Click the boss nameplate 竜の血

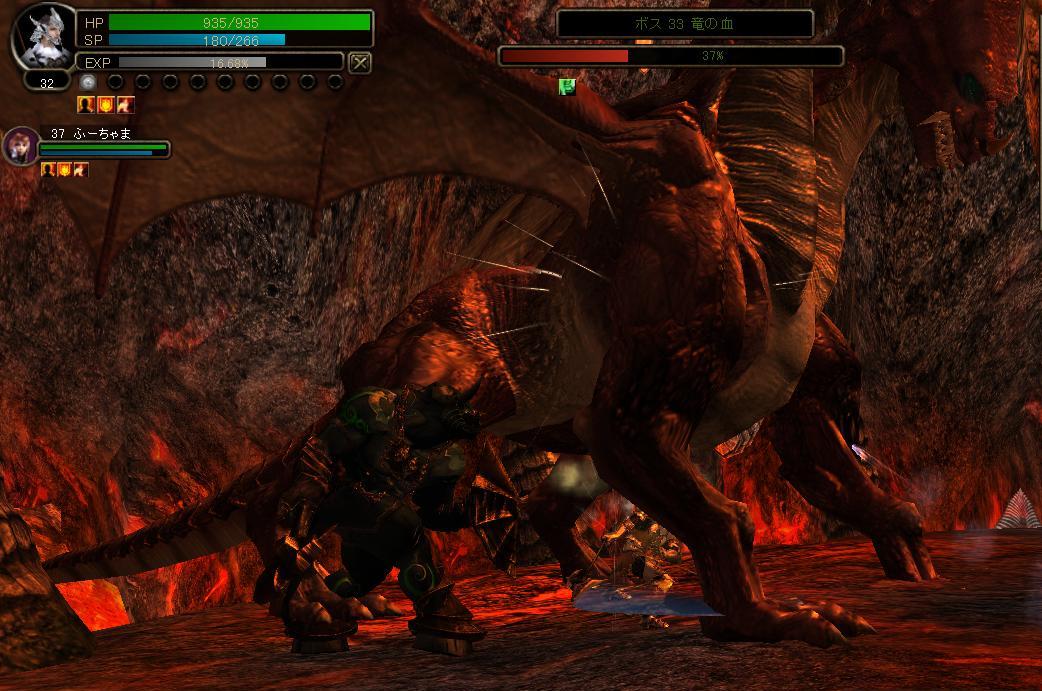click(685, 24)
